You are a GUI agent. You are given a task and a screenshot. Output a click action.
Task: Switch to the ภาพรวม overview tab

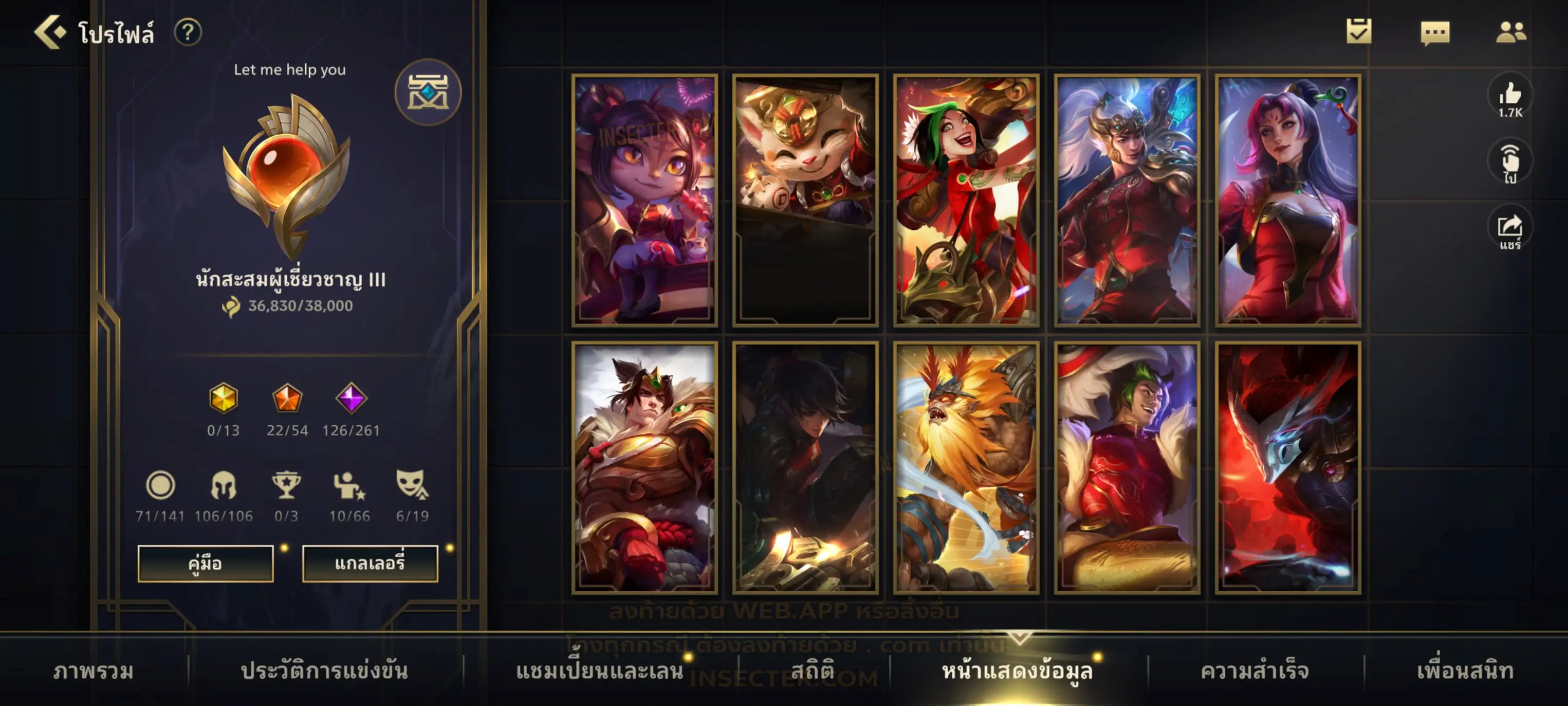(x=93, y=671)
